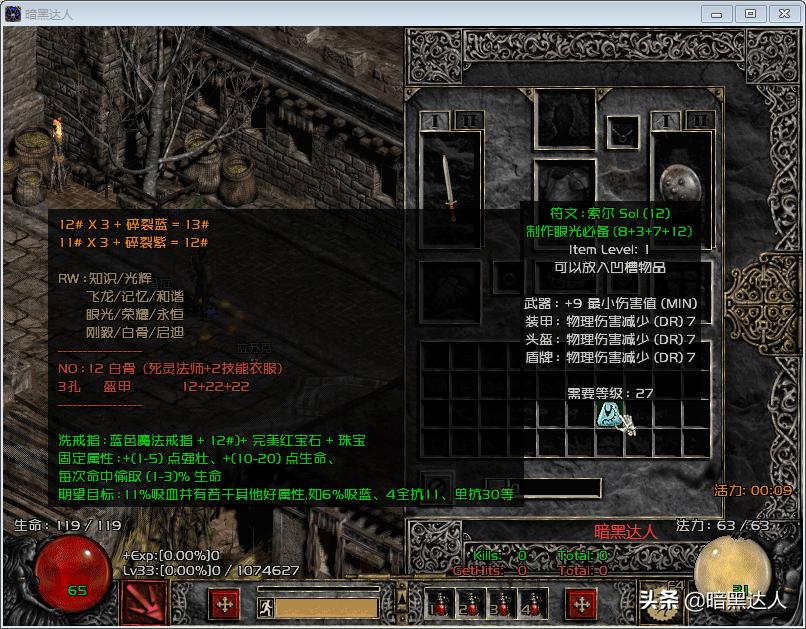Select the body armor equipment slot
Screen dimensions: 806x629
coord(564,188)
